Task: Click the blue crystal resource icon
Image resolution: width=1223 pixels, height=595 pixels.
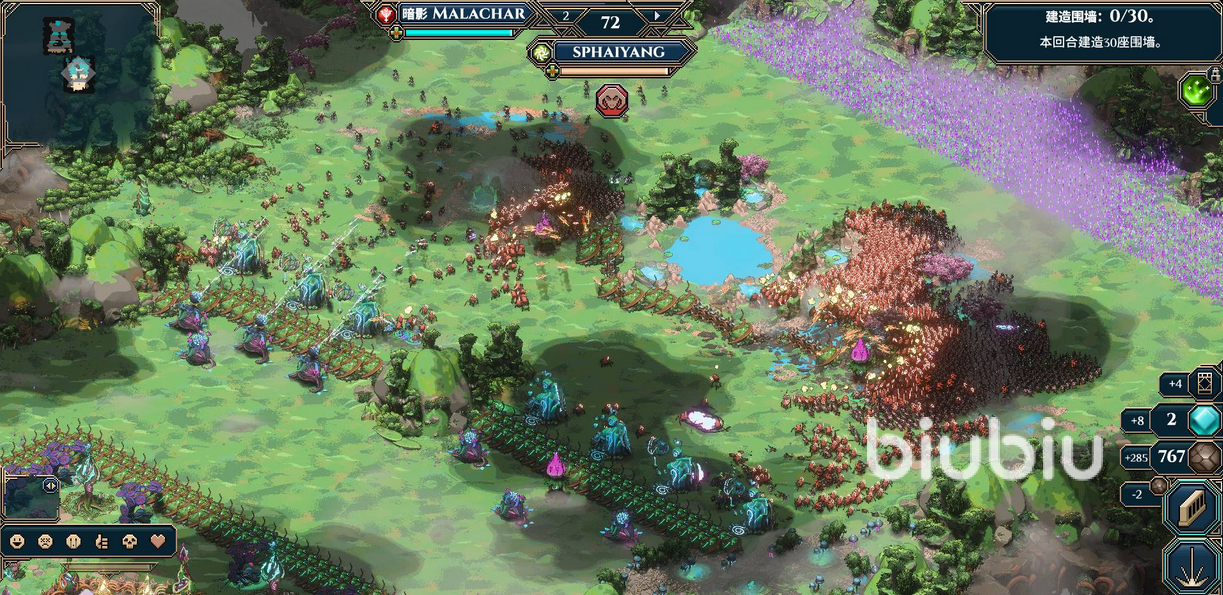Action: tap(1203, 420)
